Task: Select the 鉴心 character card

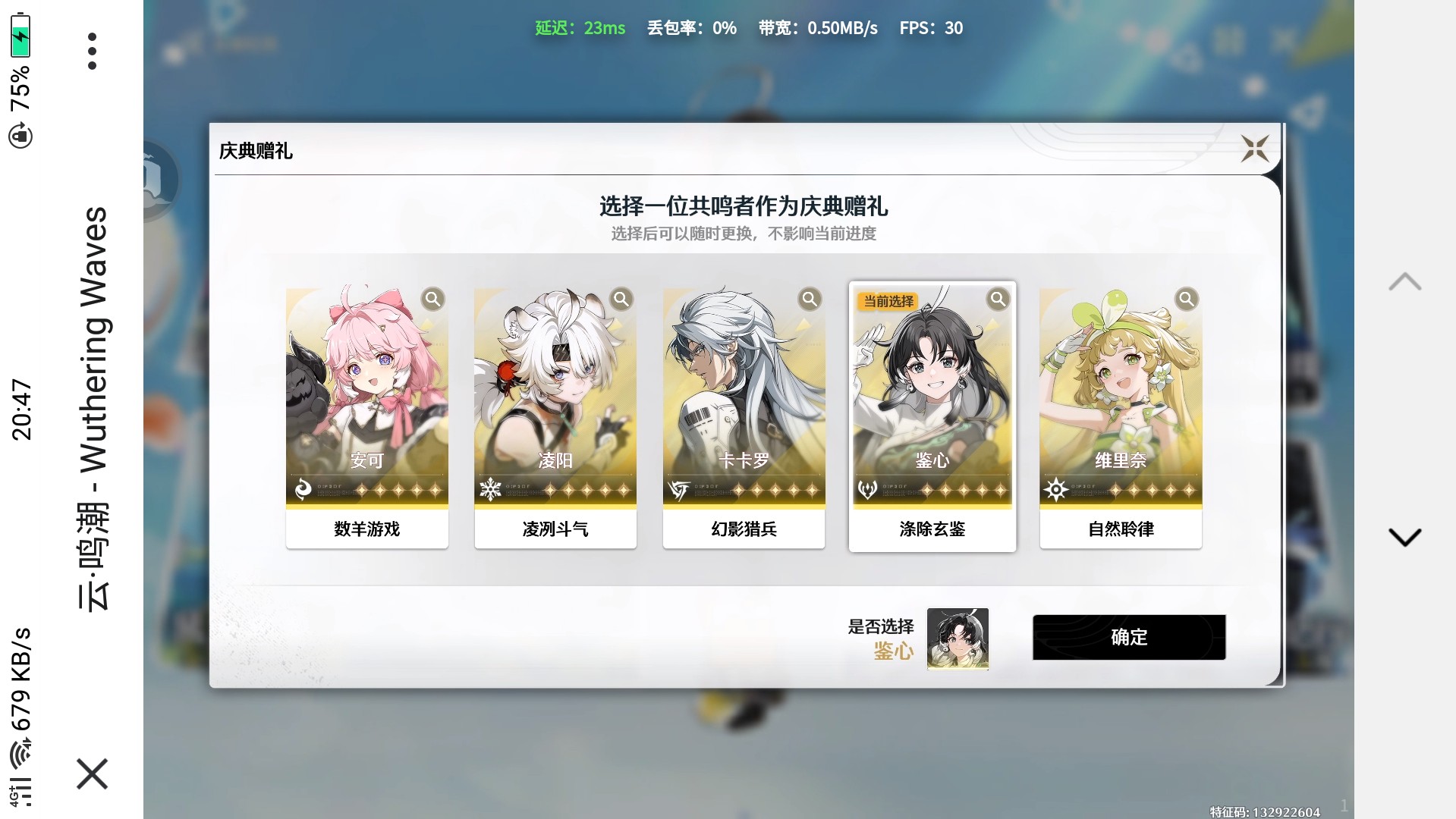Action: 932,409
